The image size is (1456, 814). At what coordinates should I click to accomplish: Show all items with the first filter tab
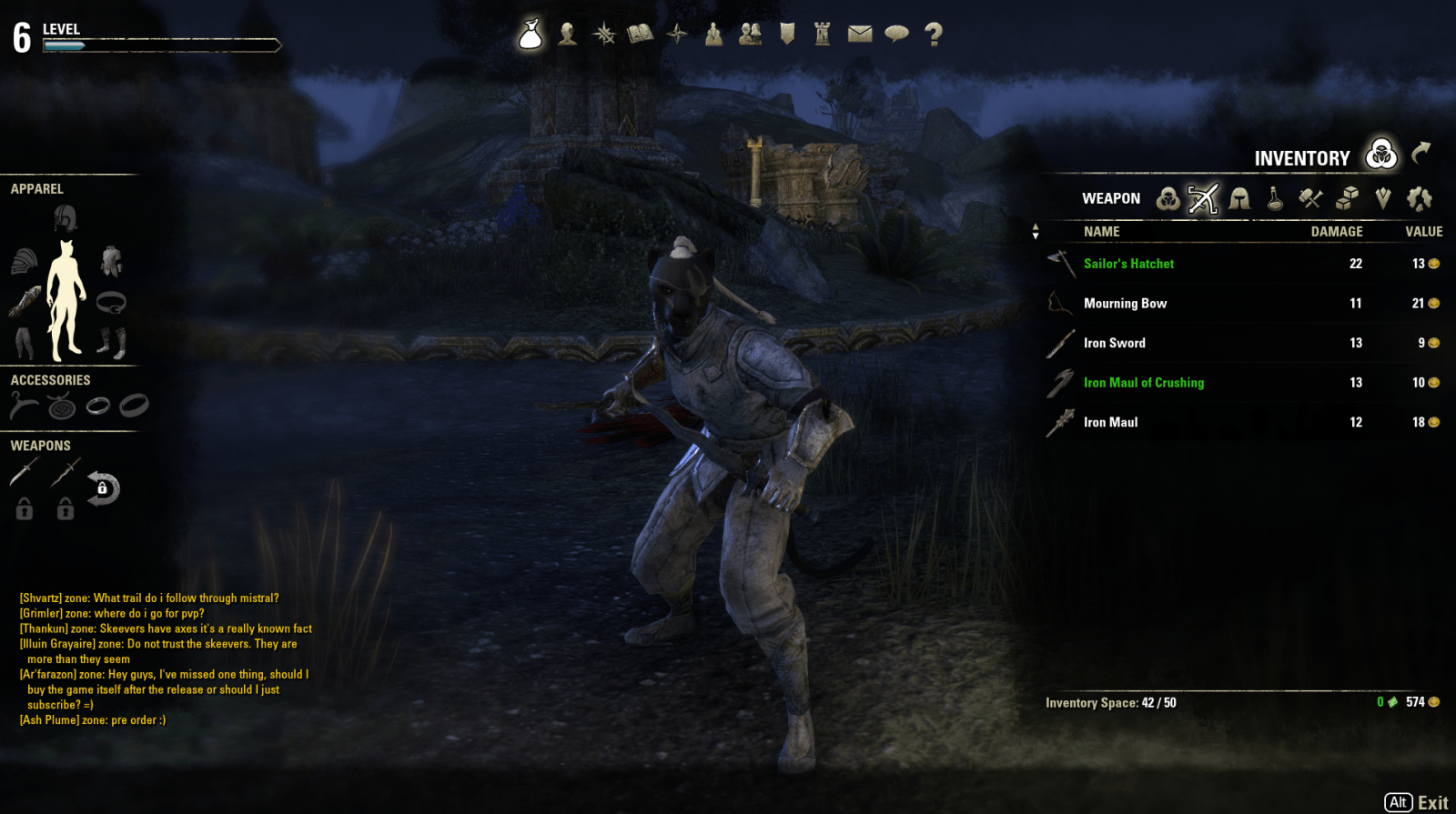pos(1168,198)
